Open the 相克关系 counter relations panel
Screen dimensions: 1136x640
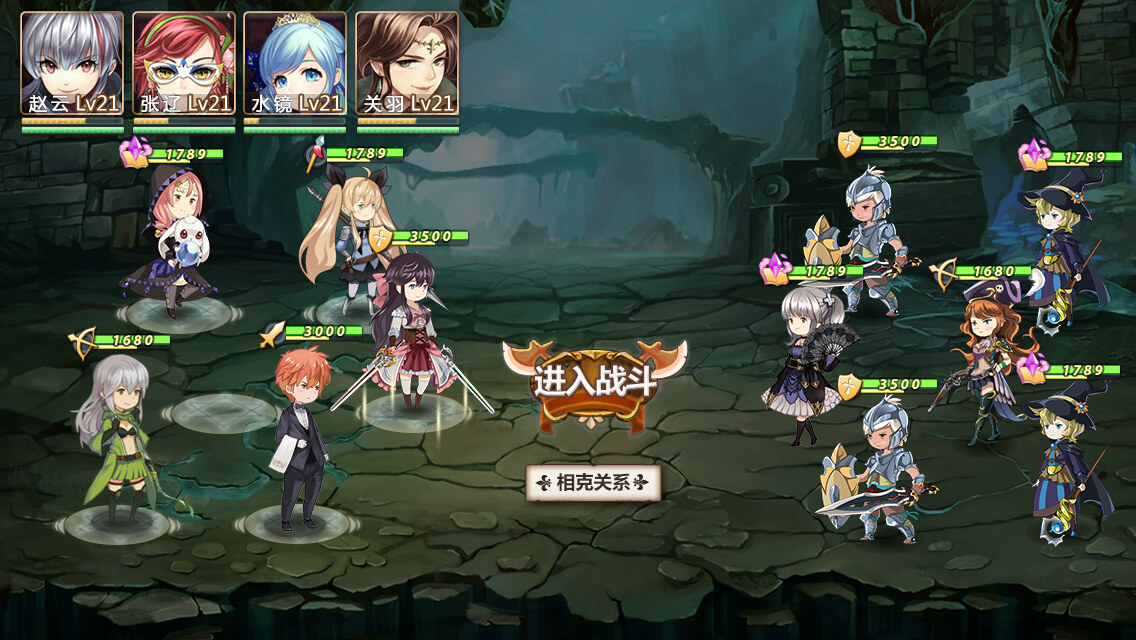(x=594, y=483)
